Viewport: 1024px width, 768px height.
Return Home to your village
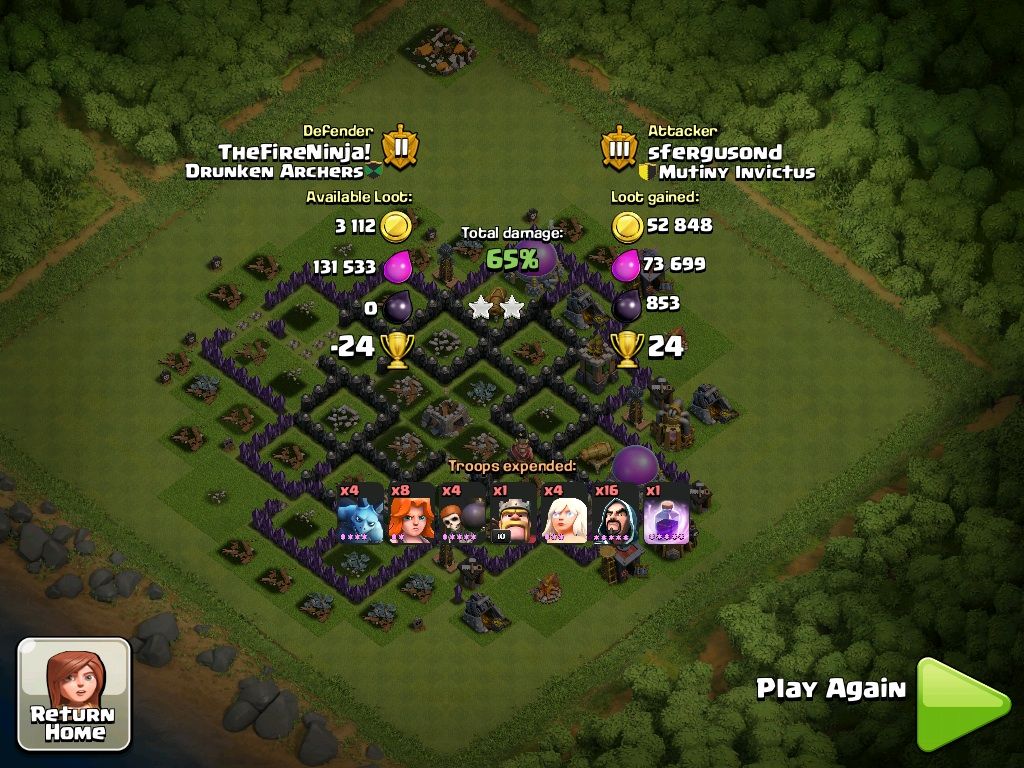point(74,694)
